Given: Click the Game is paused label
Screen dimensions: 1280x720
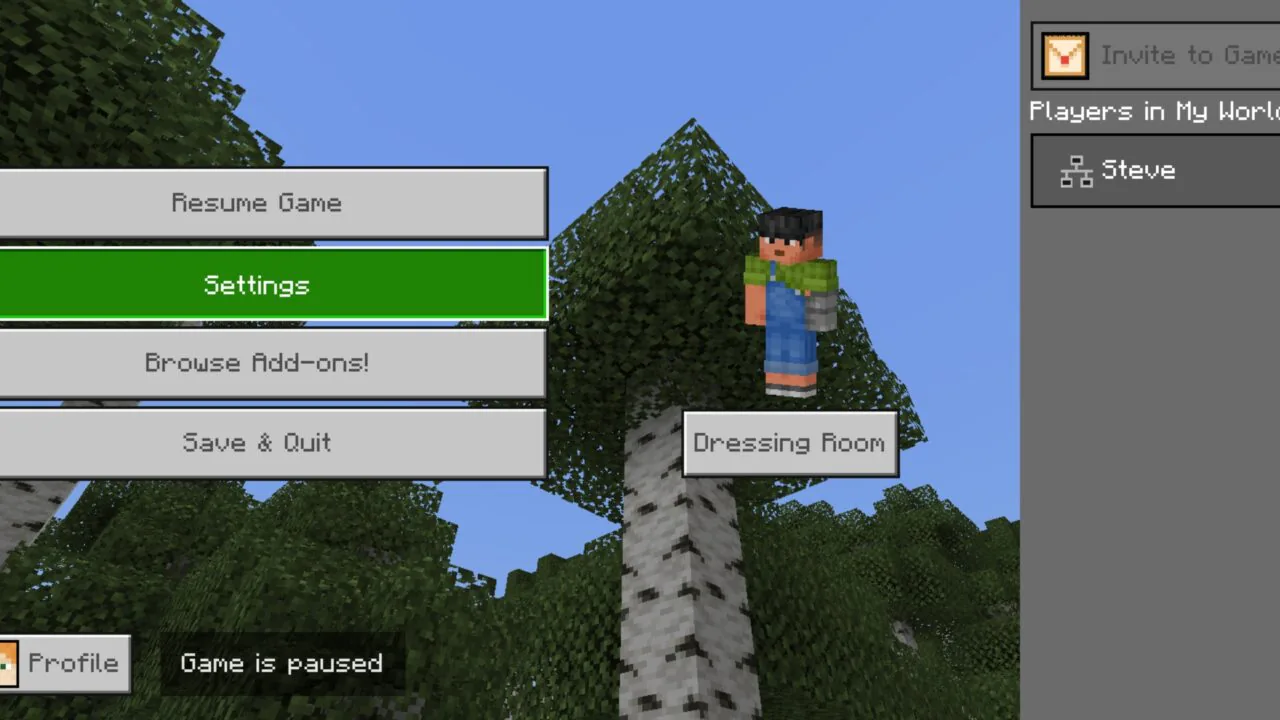Looking at the screenshot, I should pyautogui.click(x=281, y=663).
